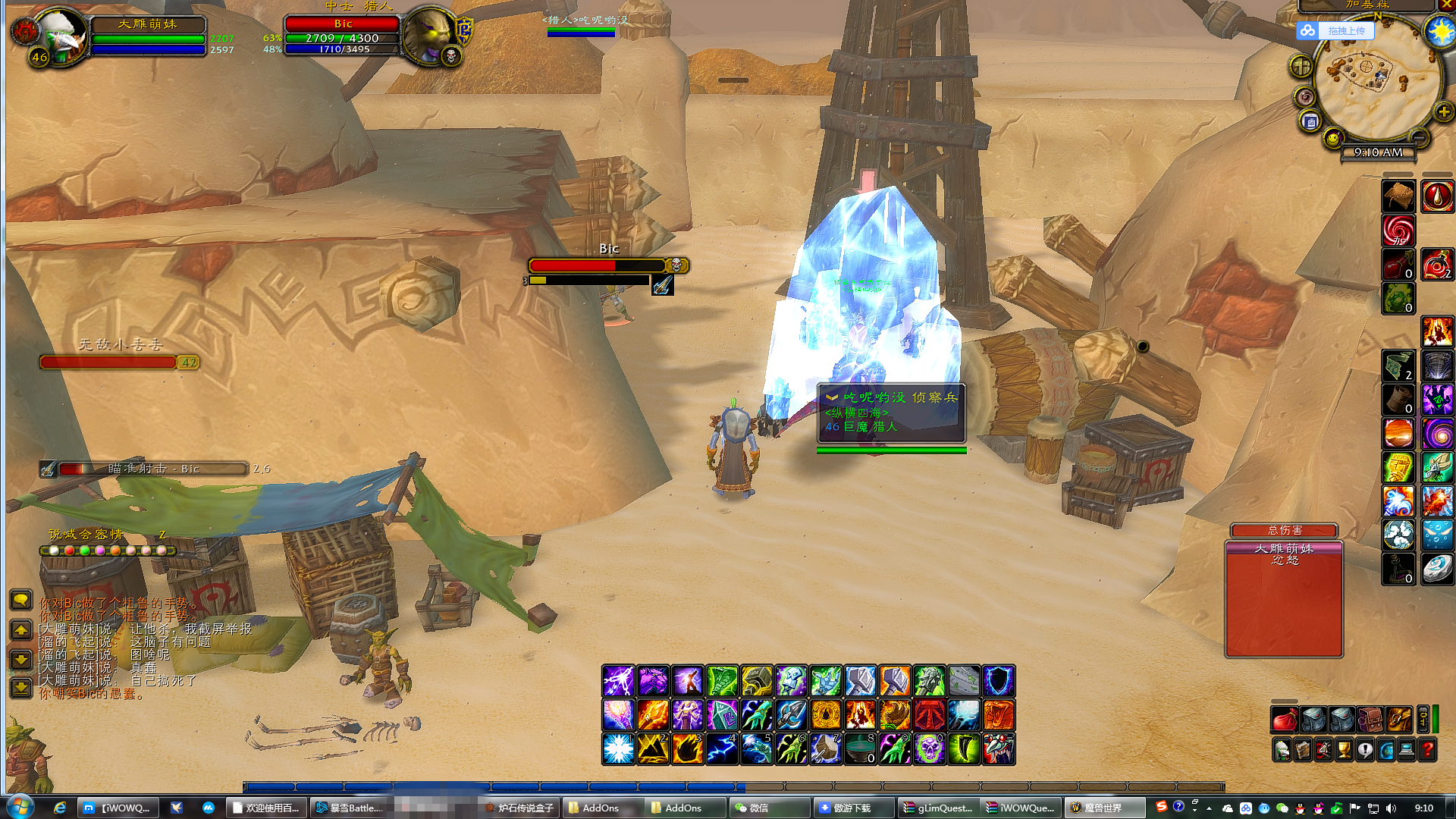Activate the dark shield ability icon
This screenshot has height=819, width=1456.
(999, 681)
